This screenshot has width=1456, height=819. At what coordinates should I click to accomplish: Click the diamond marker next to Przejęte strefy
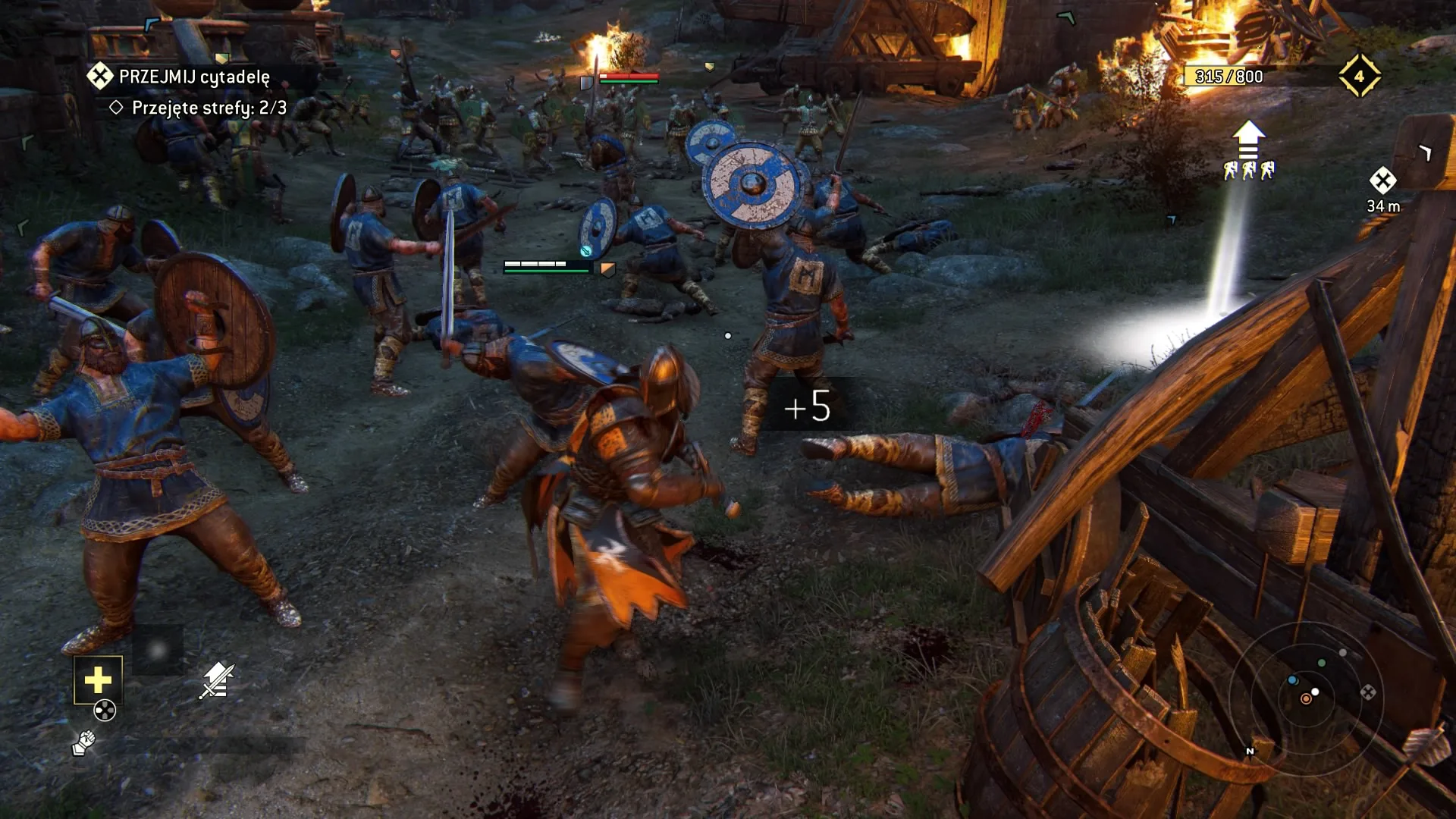(118, 108)
